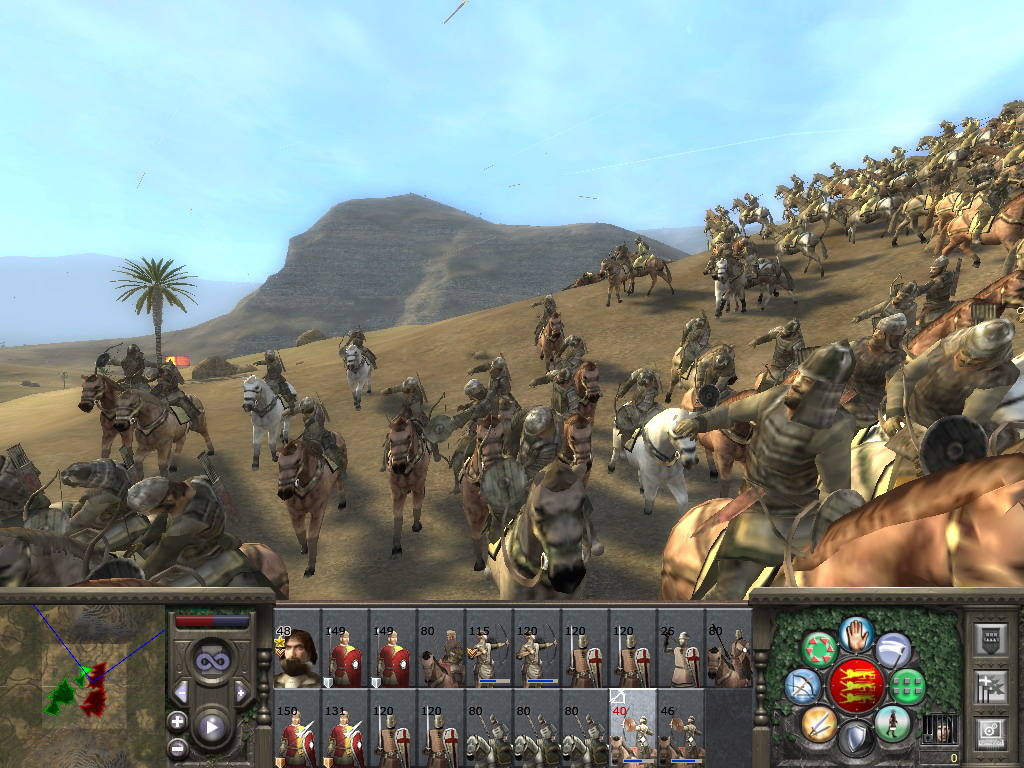1024x768 pixels.
Task: Activate the sword icon order button
Action: tap(818, 722)
